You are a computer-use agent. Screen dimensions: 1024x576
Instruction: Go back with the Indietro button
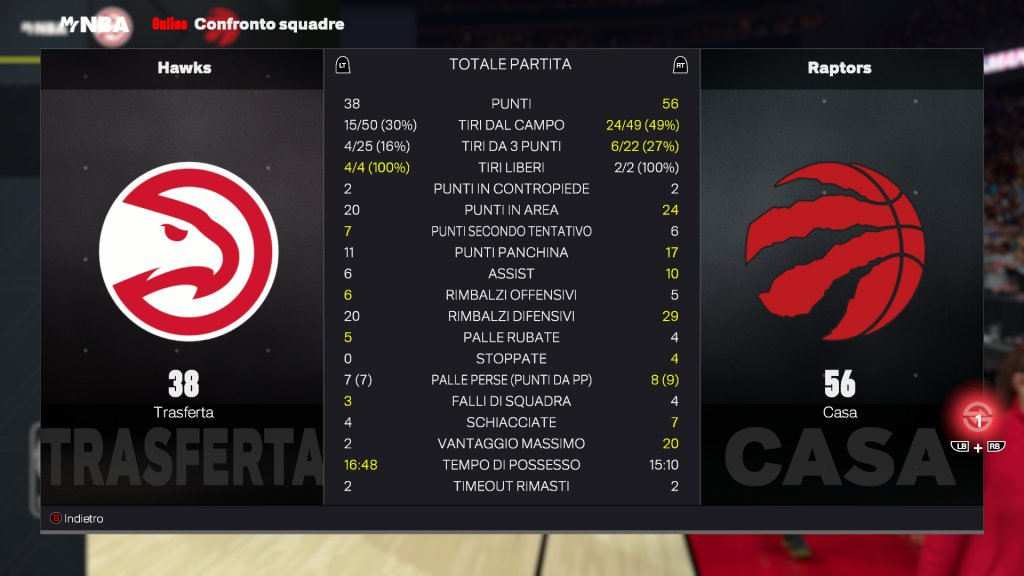(77, 519)
